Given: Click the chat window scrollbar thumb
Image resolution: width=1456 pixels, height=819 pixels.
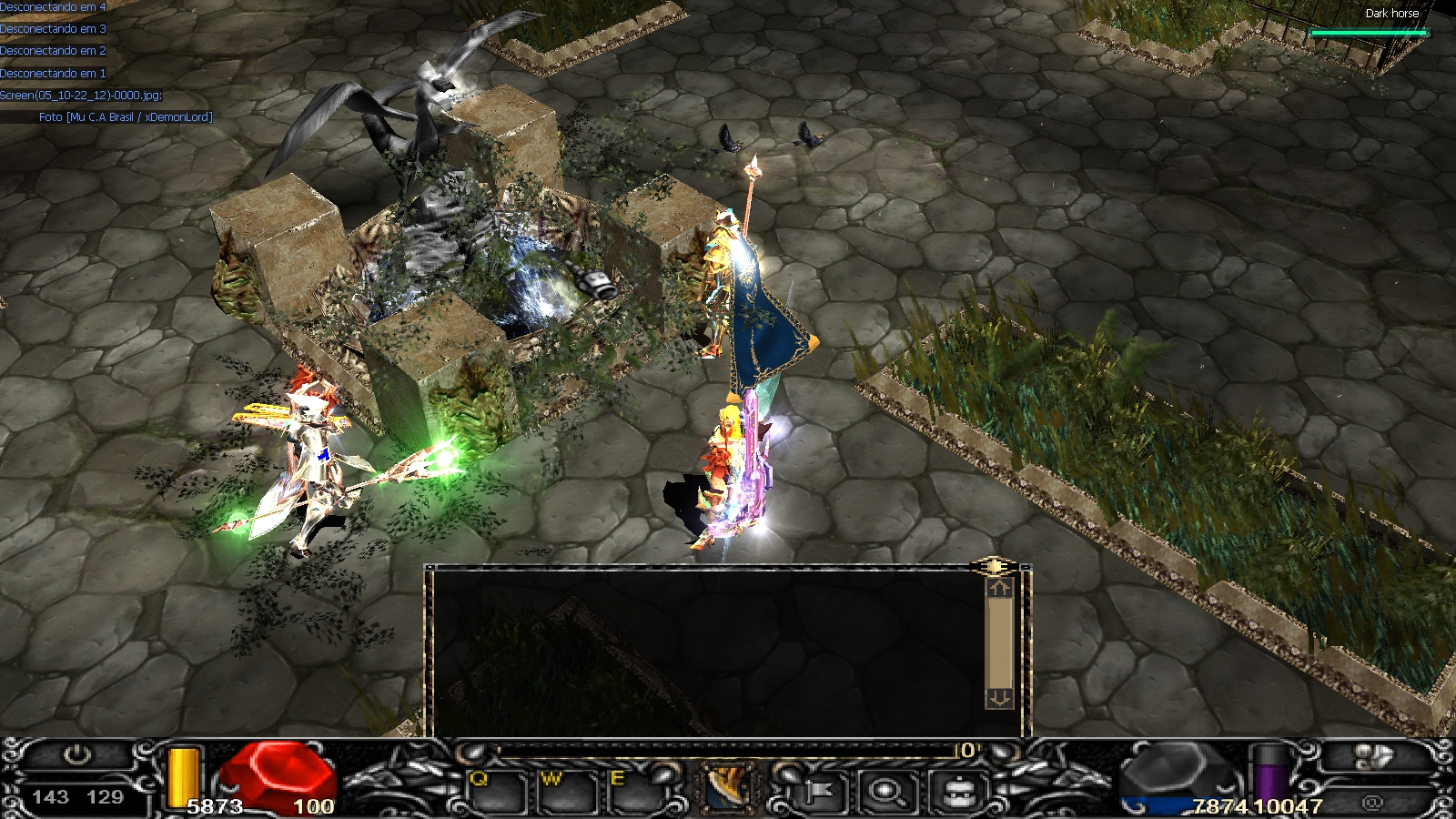Looking at the screenshot, I should [x=999, y=642].
